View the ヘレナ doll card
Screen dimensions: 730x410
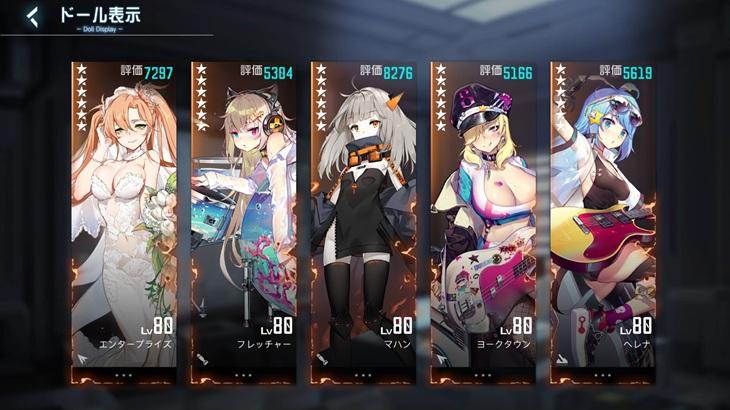(603, 220)
